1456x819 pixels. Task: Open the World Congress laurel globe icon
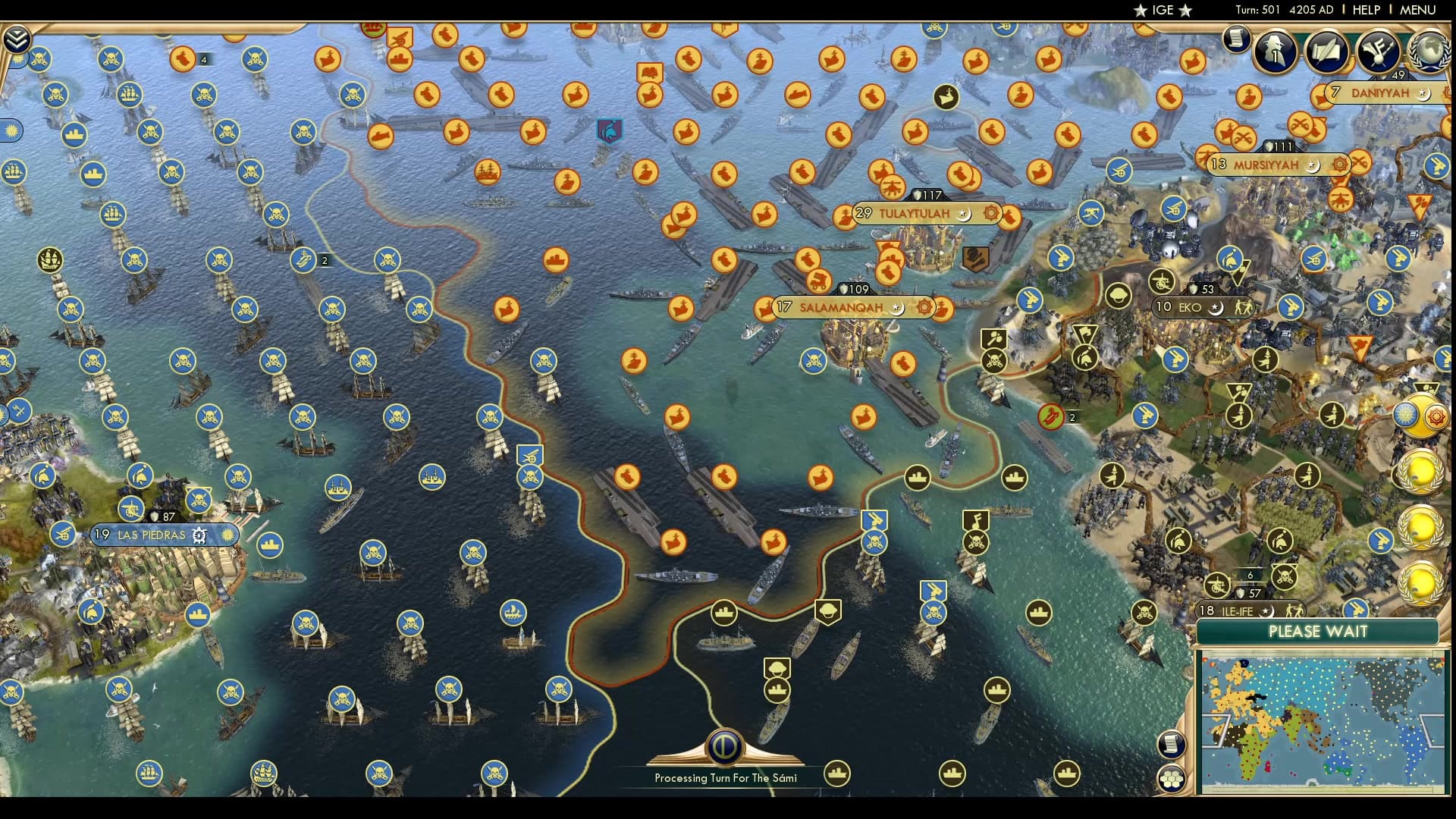pos(1429,52)
